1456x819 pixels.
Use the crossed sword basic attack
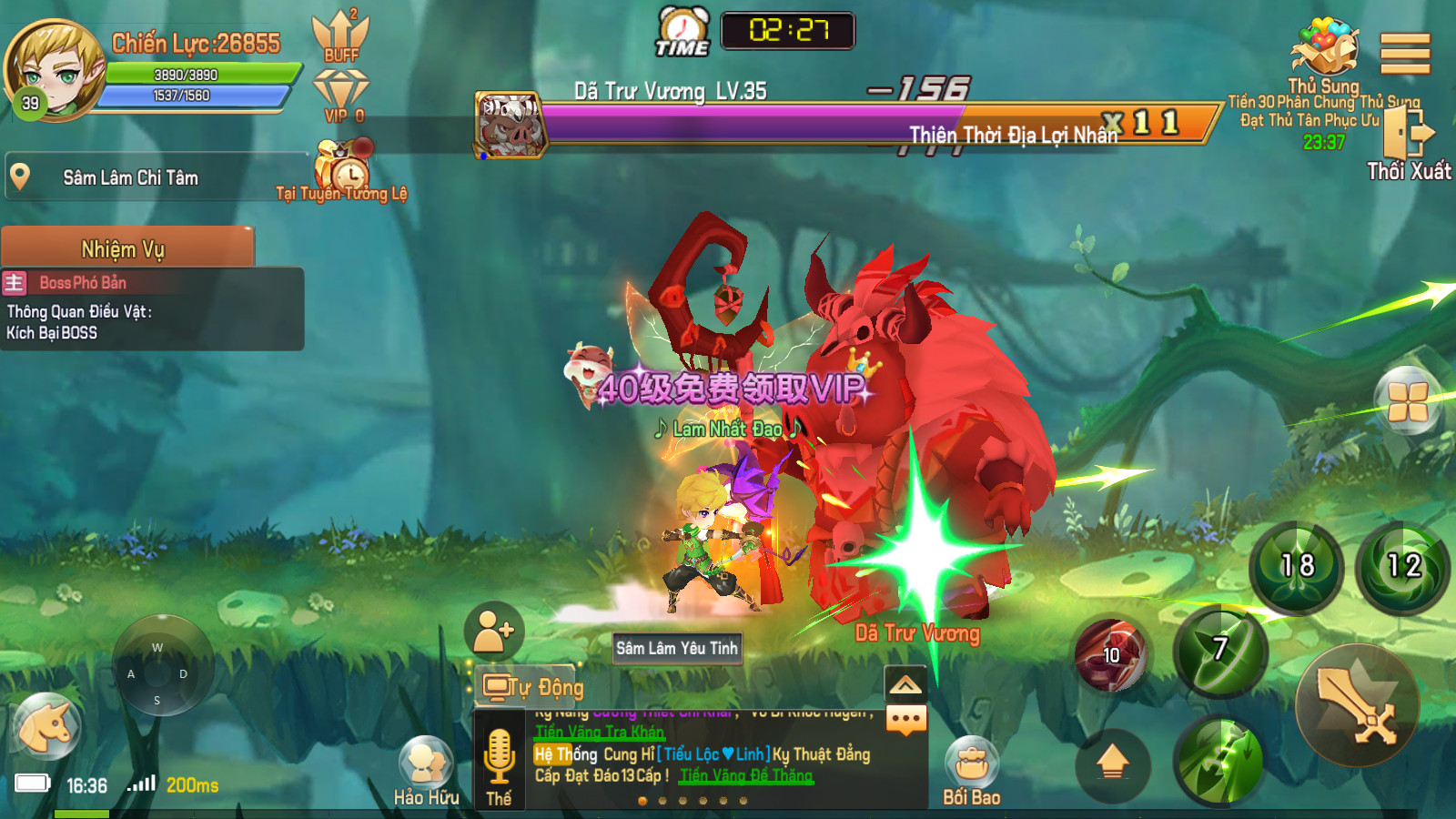point(1357,706)
